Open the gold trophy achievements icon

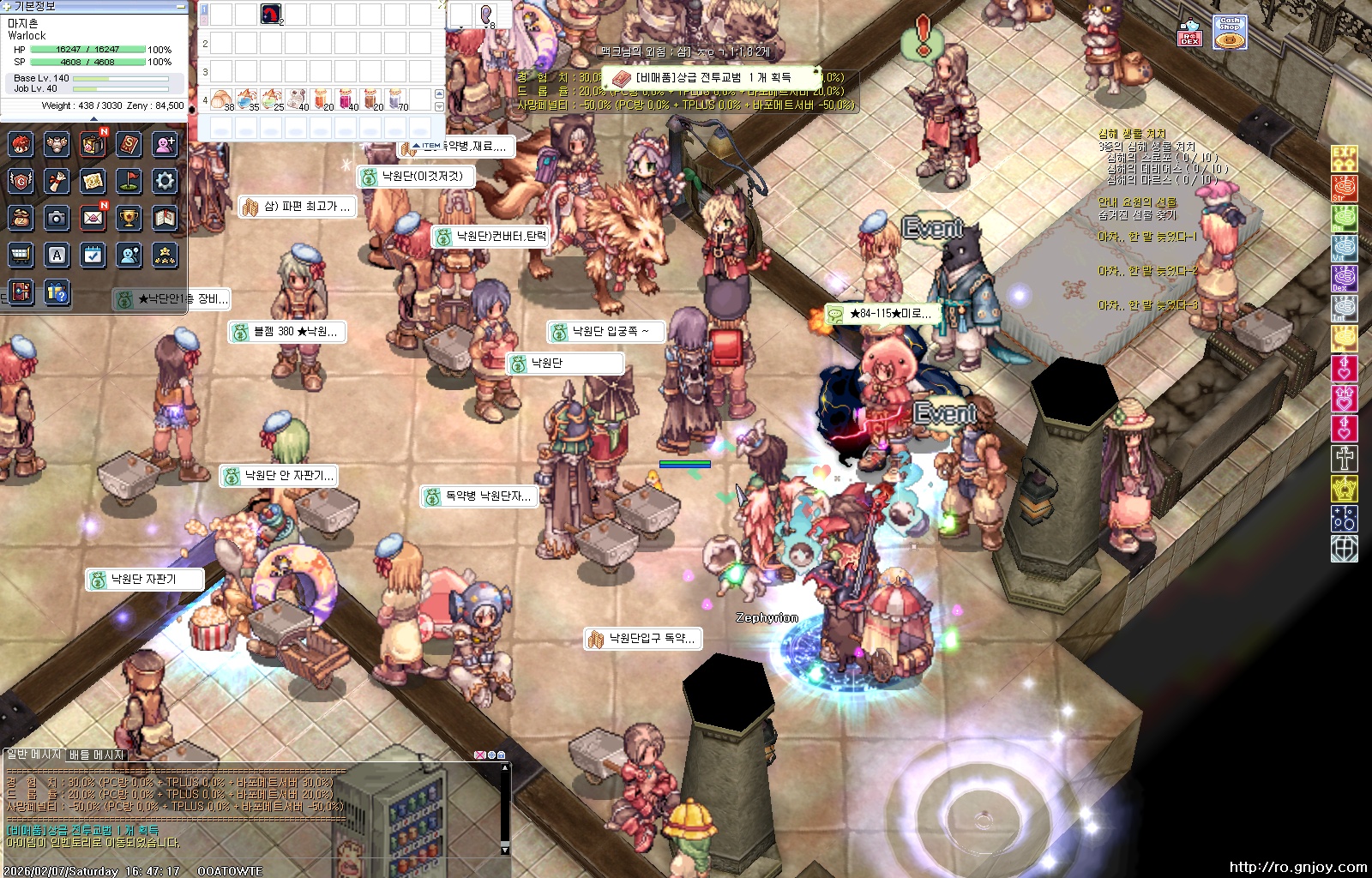129,218
